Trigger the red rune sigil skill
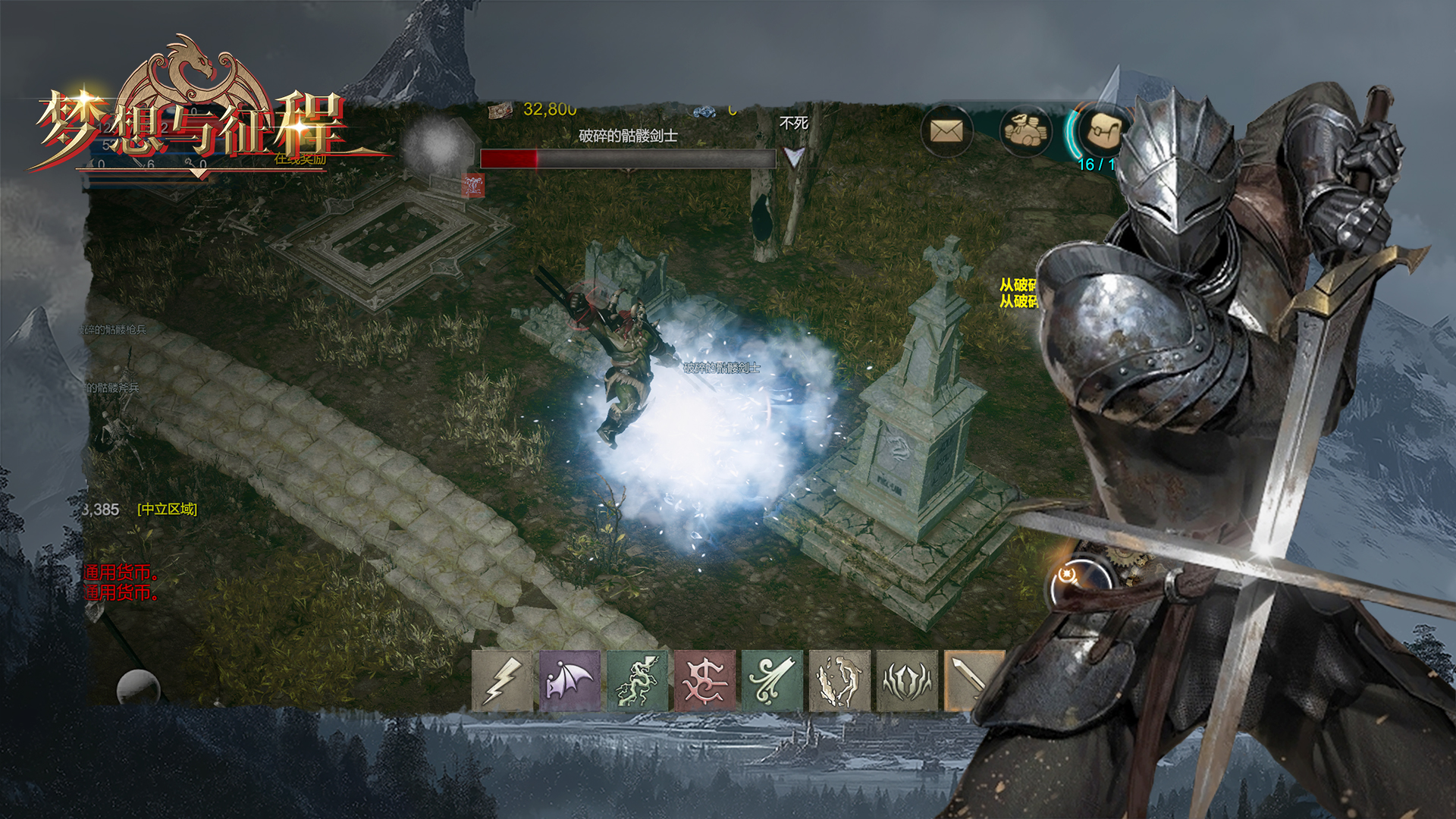This screenshot has height=819, width=1456. (704, 680)
